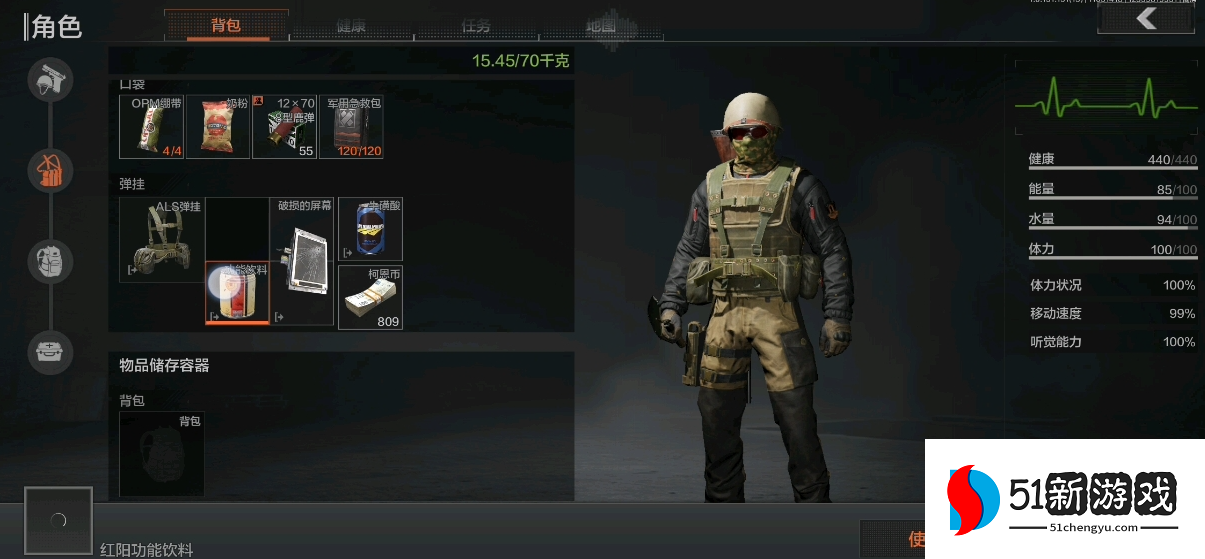Select the ALS弹挂 chest rig slot
The height and width of the screenshot is (559, 1205).
coord(162,240)
